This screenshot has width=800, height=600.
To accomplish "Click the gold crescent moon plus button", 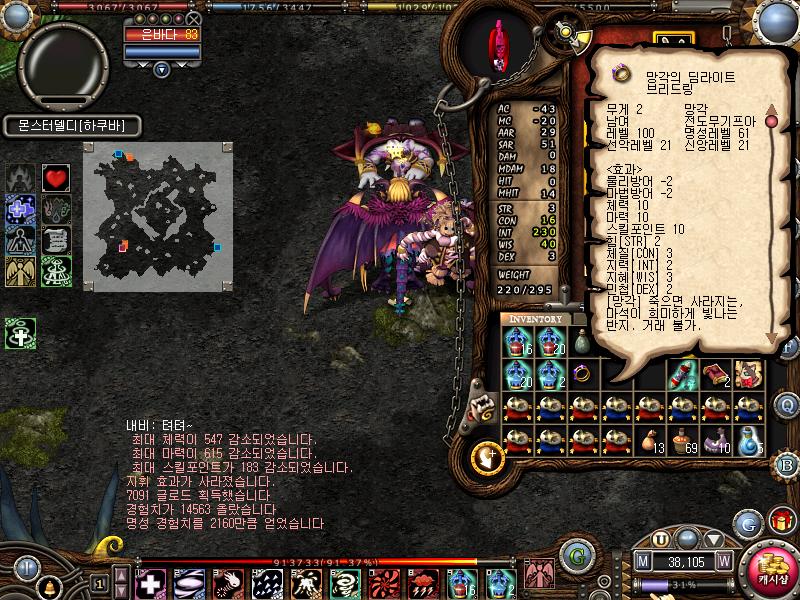I will 487,456.
